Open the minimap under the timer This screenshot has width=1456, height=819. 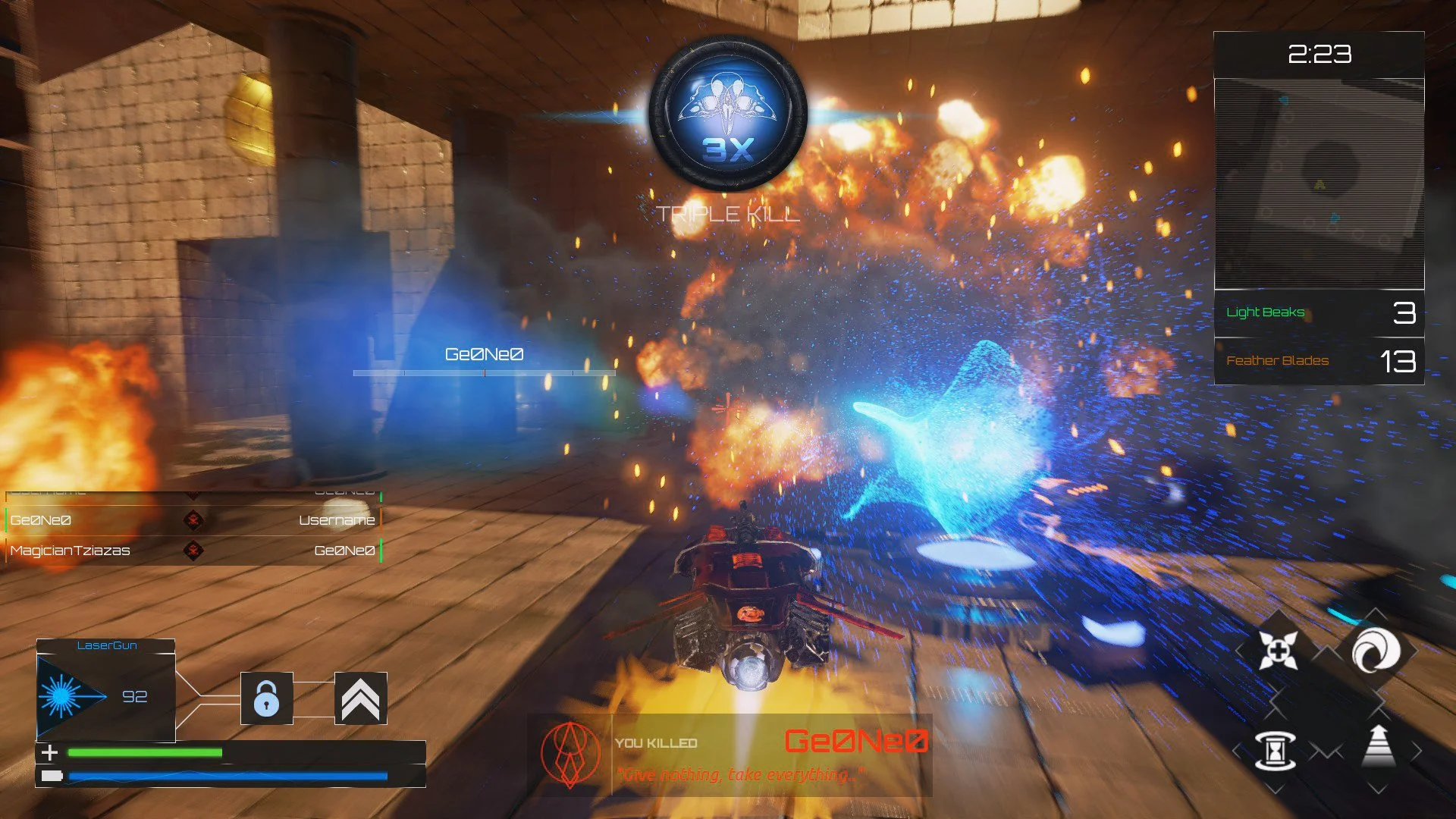(x=1319, y=184)
